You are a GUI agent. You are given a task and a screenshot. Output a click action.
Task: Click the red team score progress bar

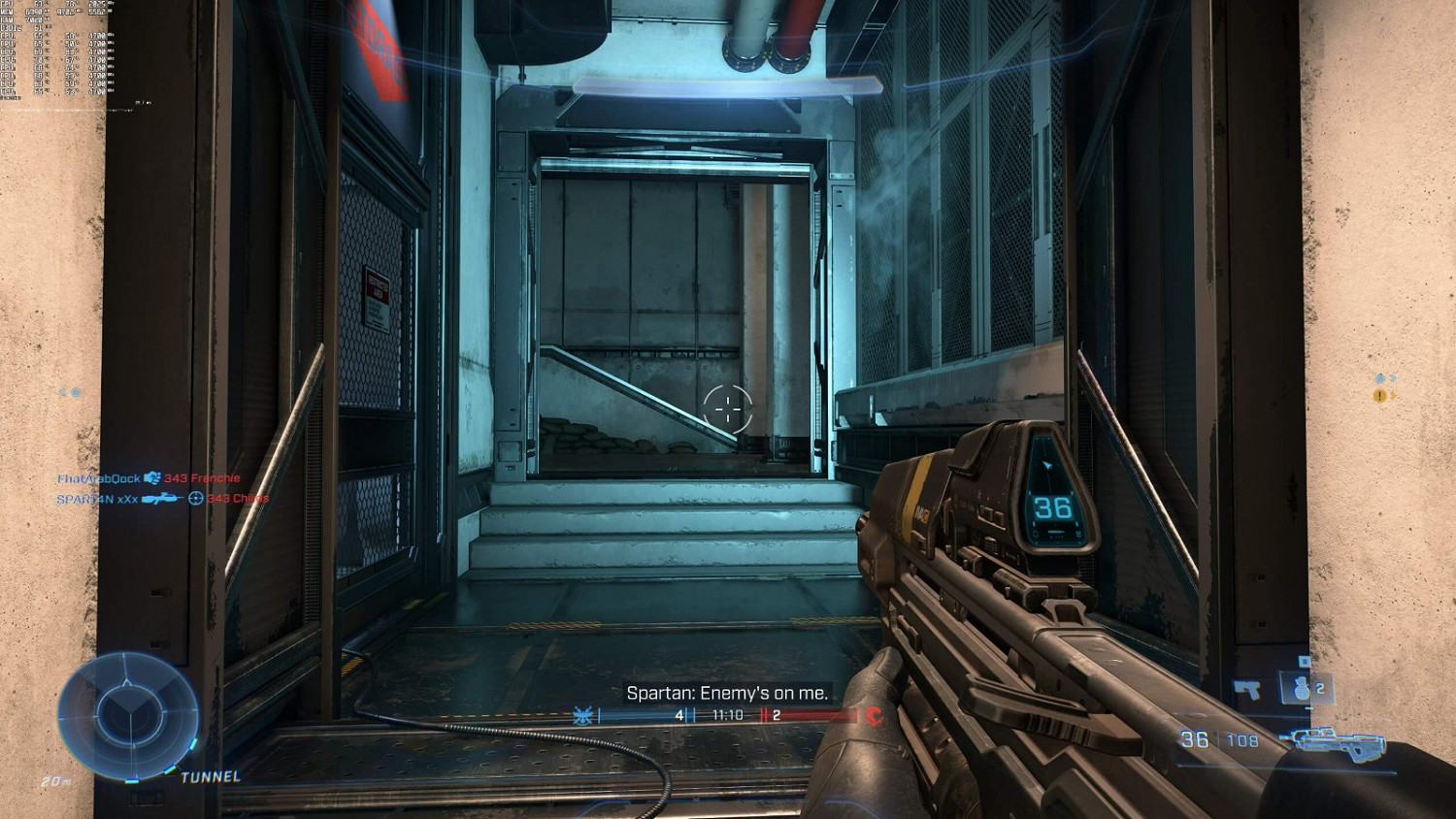[x=815, y=716]
